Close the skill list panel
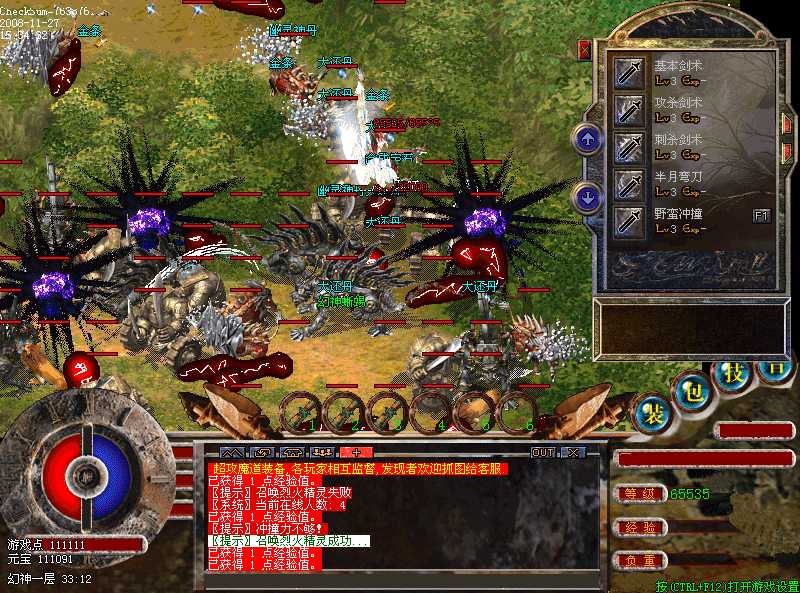The height and width of the screenshot is (593, 800). (x=585, y=49)
